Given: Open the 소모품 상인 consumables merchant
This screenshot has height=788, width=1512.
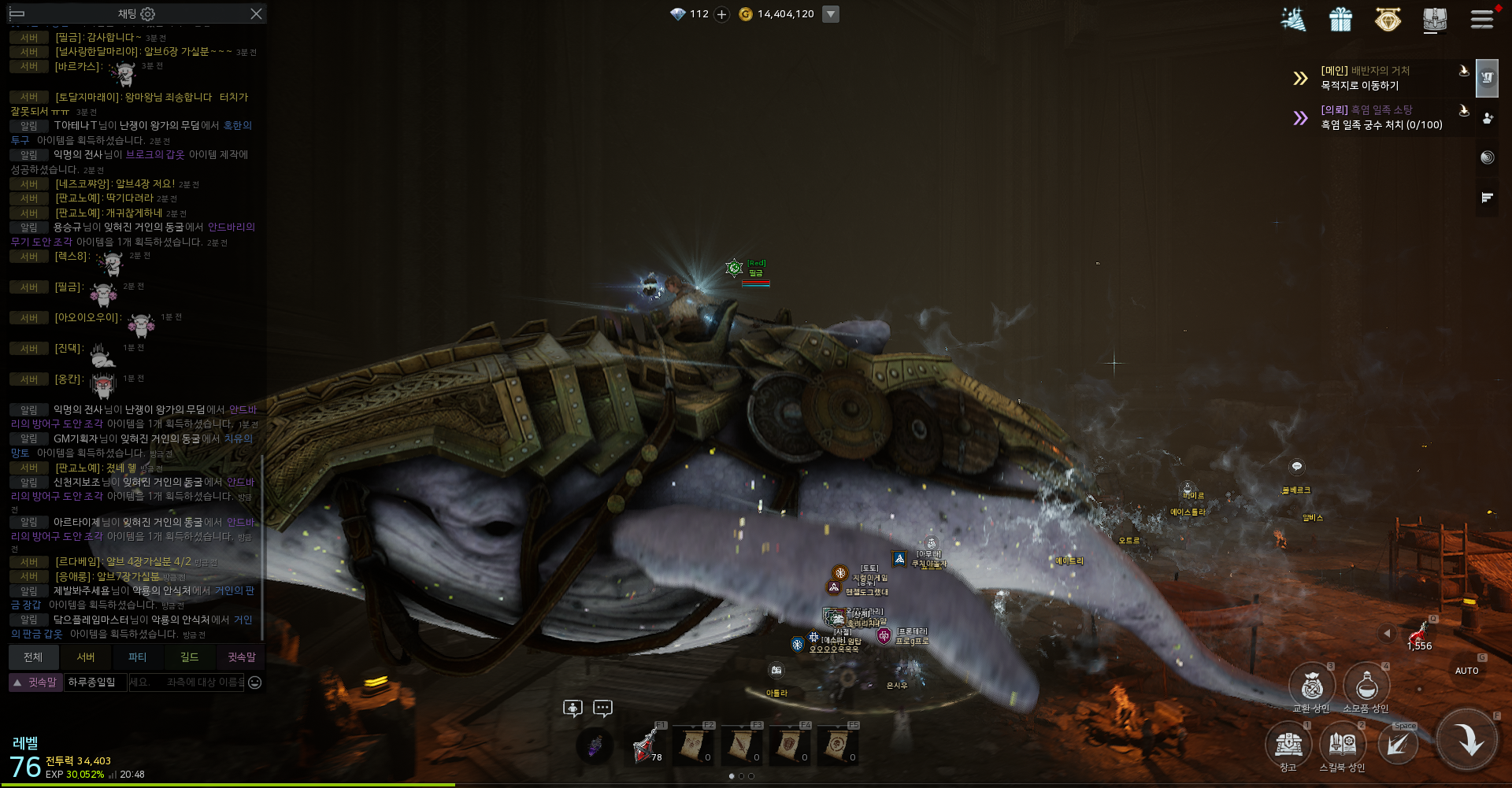Looking at the screenshot, I should click(x=1366, y=686).
